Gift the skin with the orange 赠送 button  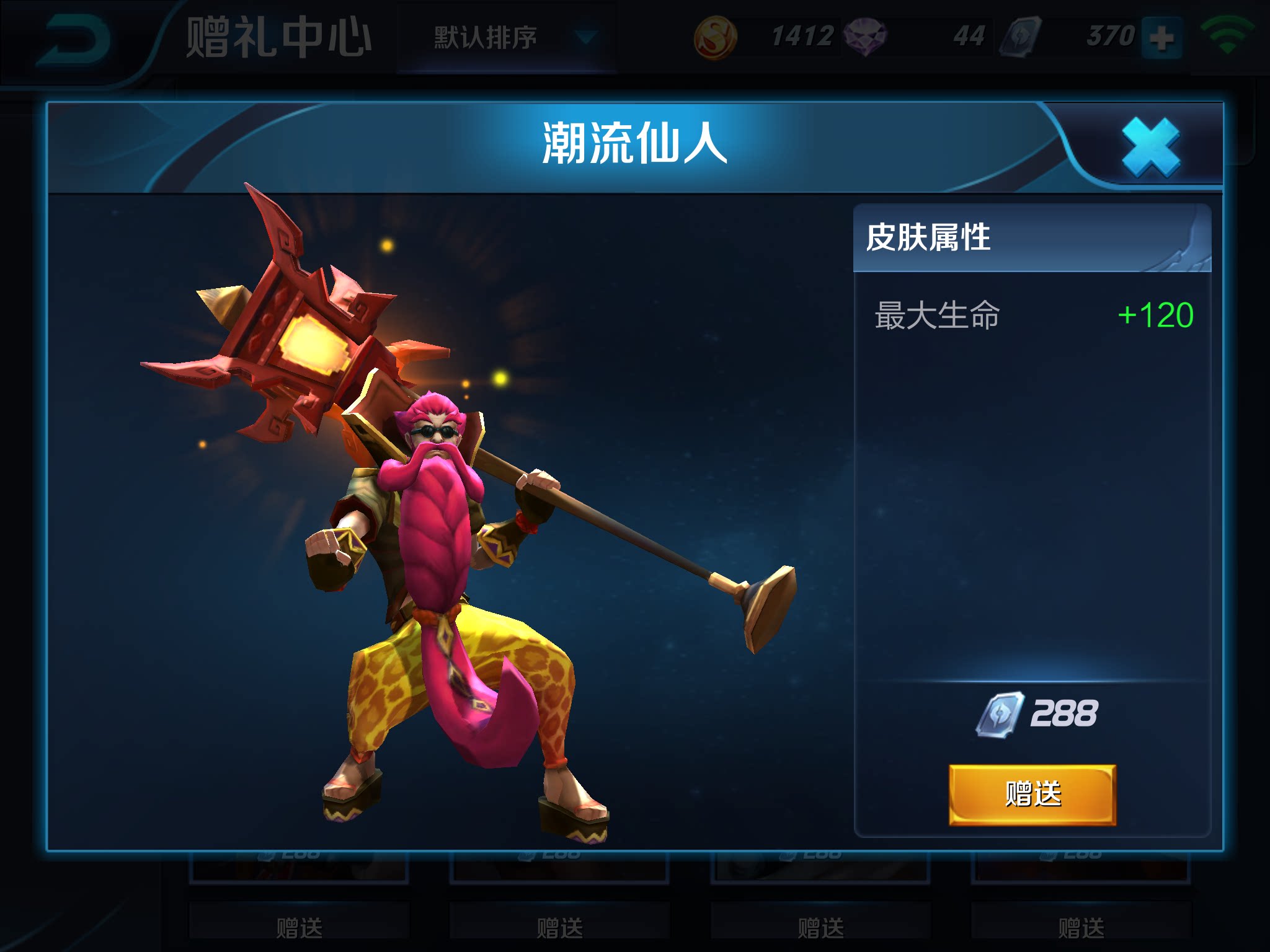point(1032,794)
